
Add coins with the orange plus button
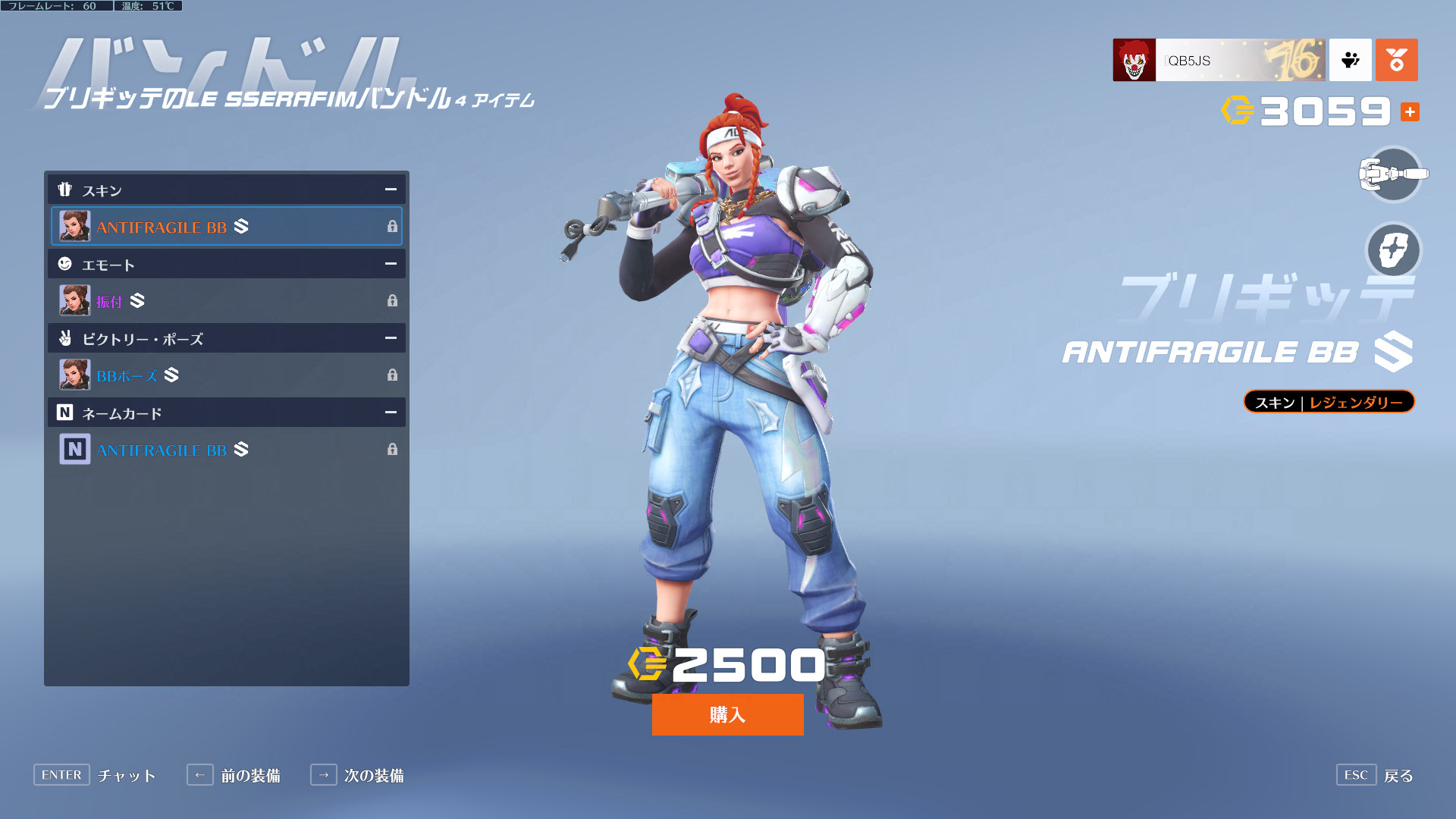click(1410, 112)
